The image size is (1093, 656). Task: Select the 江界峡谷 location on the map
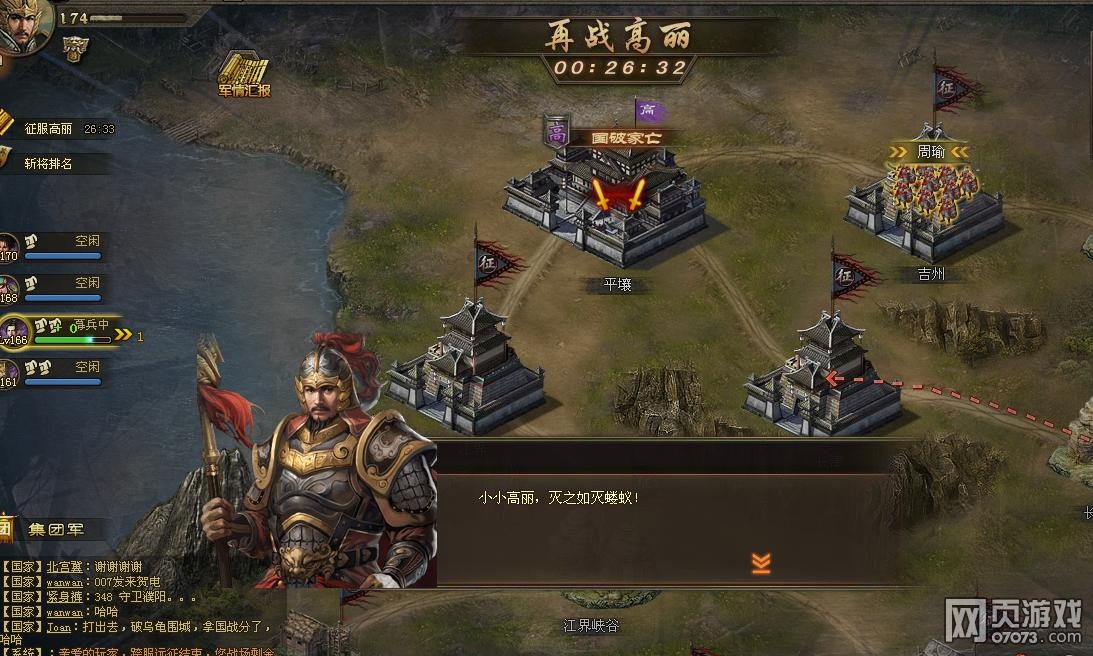click(x=590, y=625)
